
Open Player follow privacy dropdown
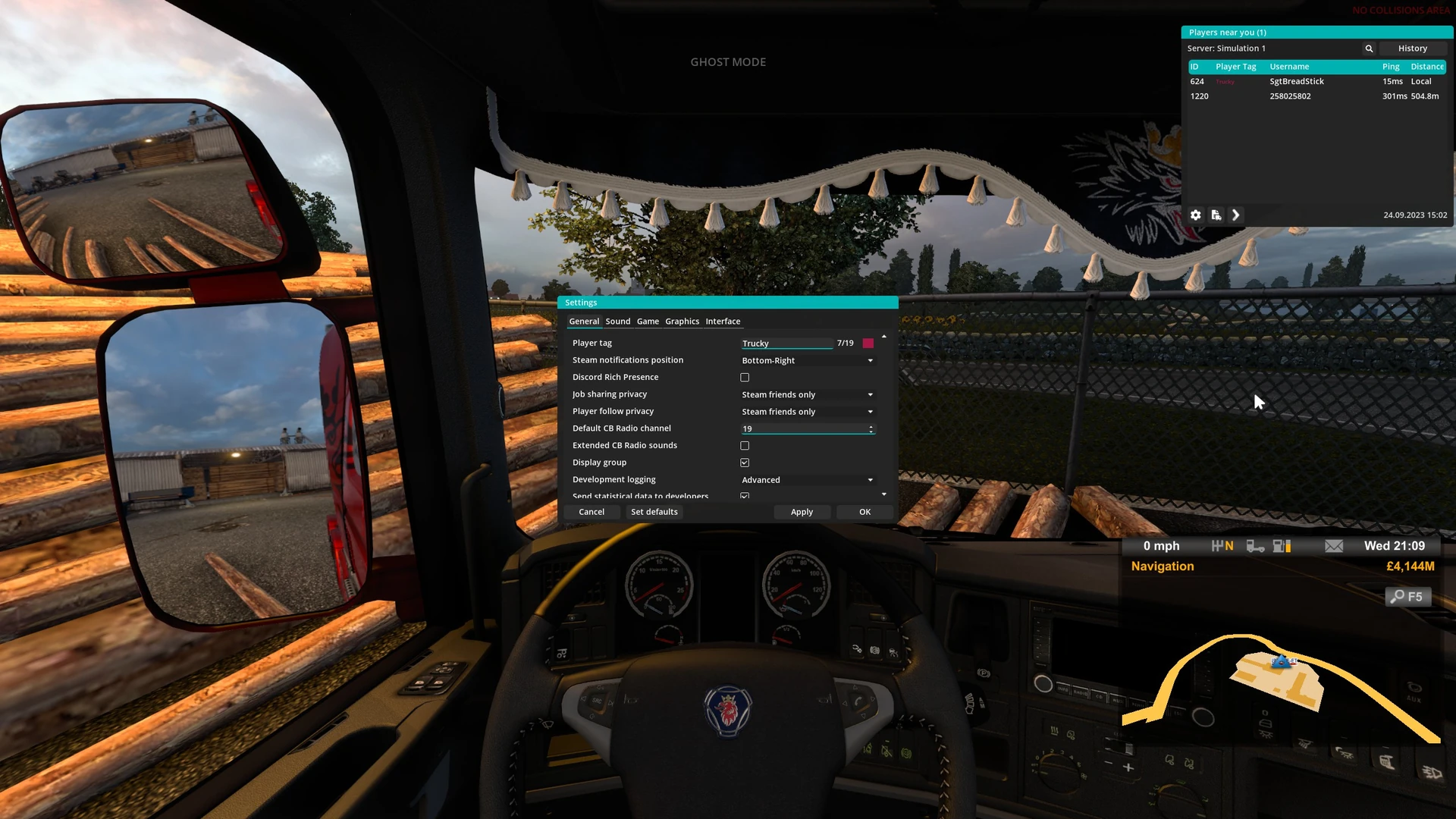808,412
